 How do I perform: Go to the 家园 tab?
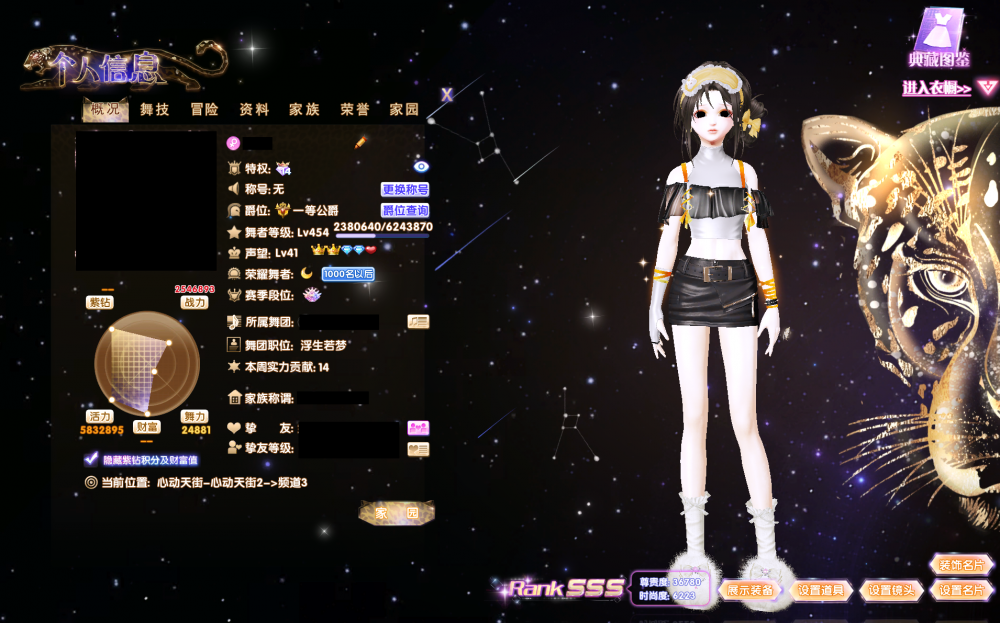404,110
